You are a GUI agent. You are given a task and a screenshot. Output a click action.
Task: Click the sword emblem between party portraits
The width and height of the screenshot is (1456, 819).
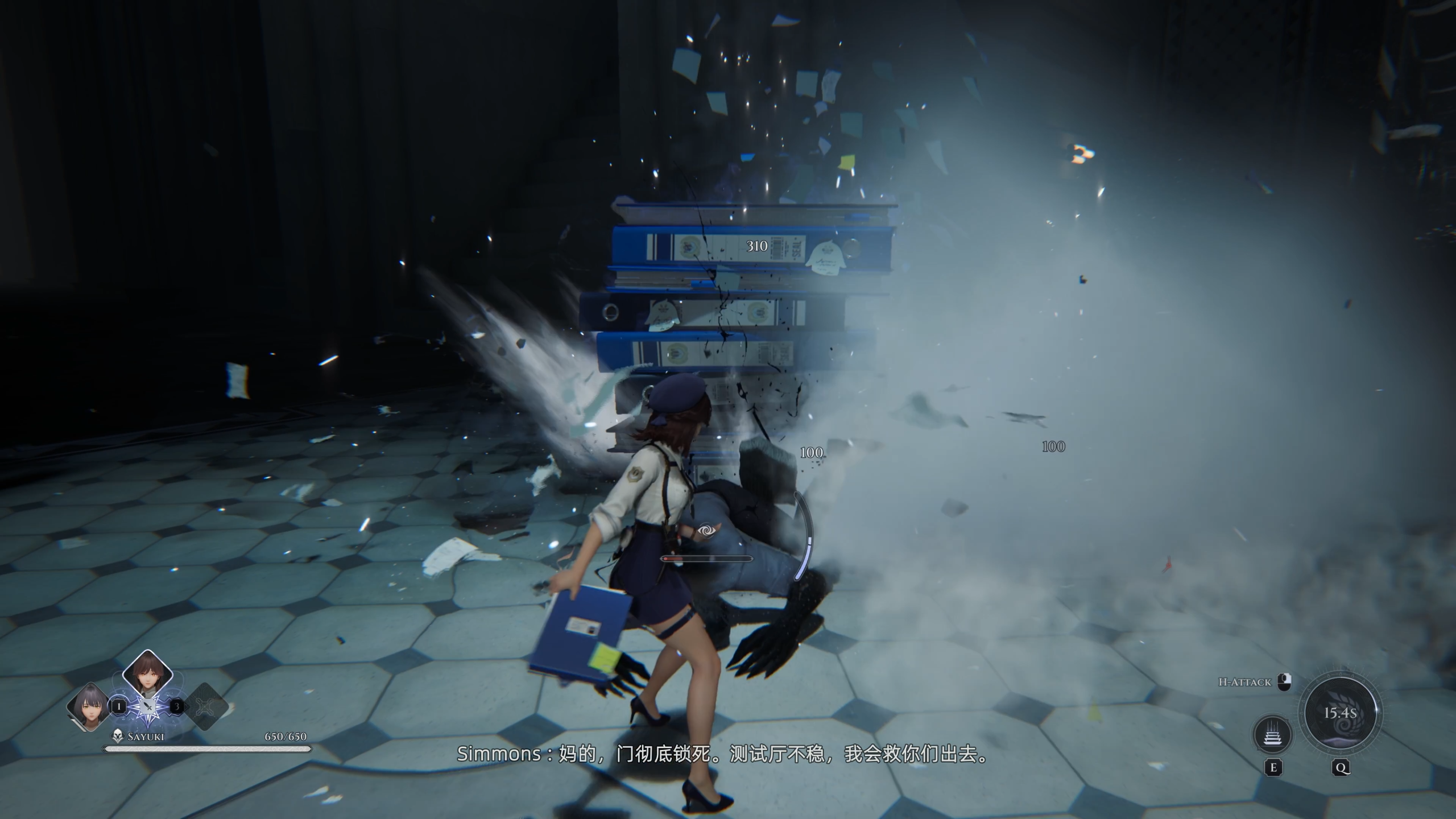[x=148, y=708]
